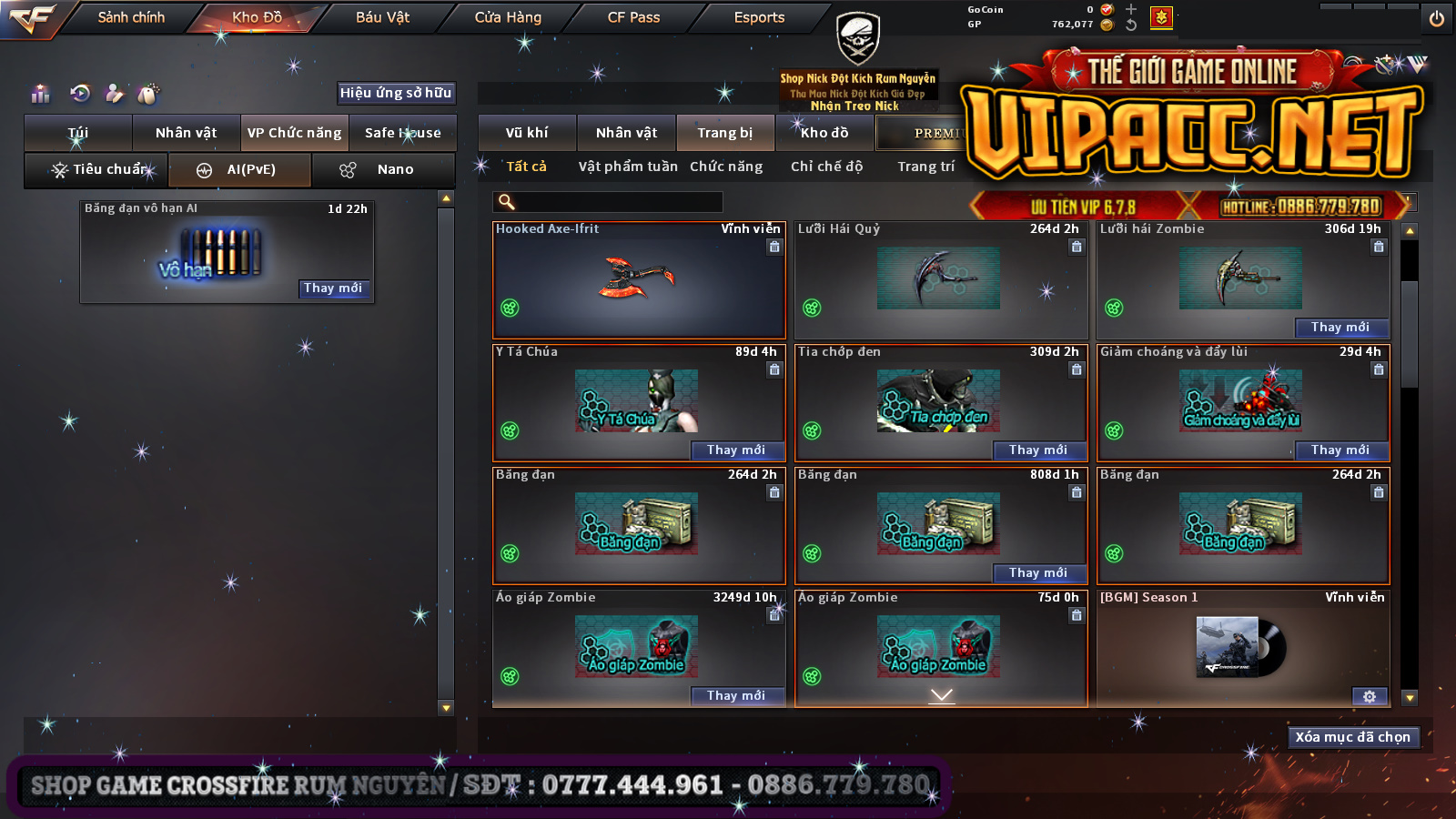Screen dimensions: 1456x819
Task: Open the Túi bag tab
Action: coord(78,133)
